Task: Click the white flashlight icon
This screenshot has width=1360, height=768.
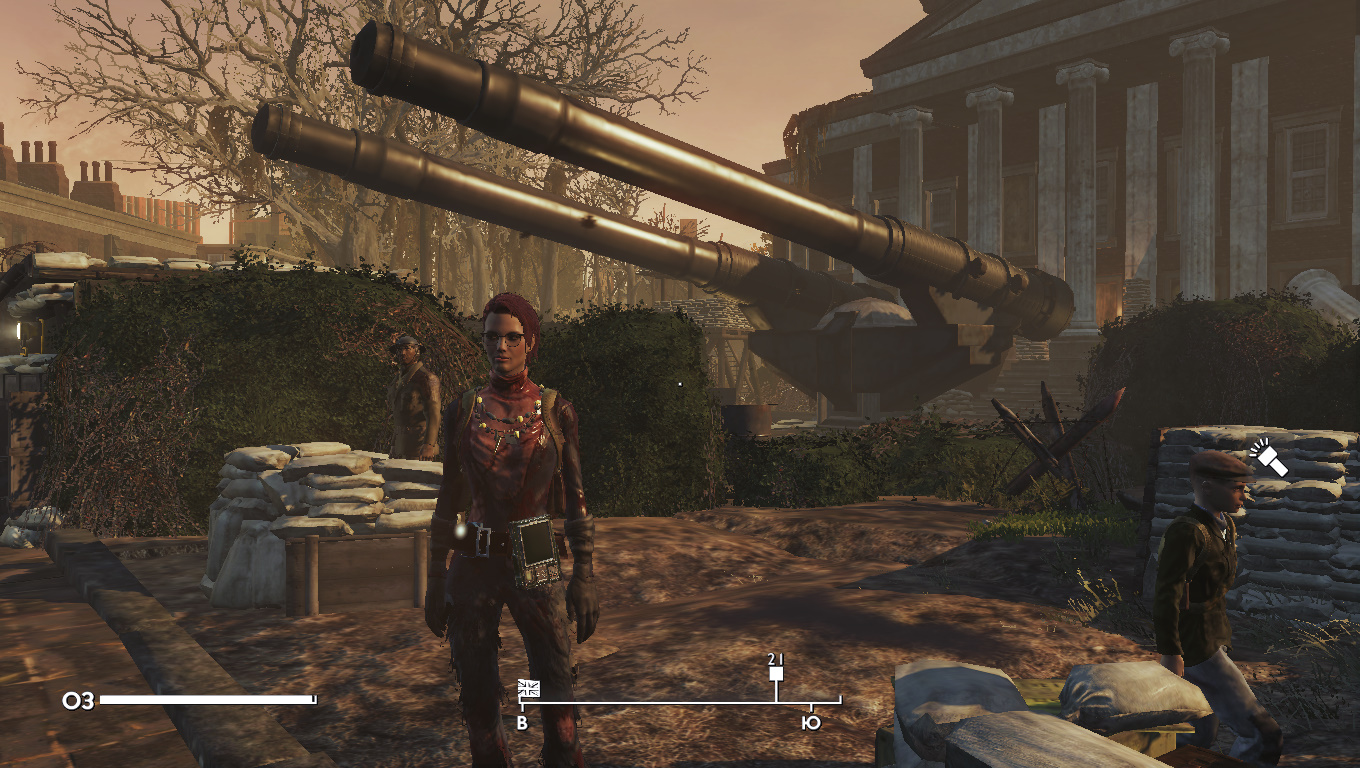Action: click(x=1270, y=459)
